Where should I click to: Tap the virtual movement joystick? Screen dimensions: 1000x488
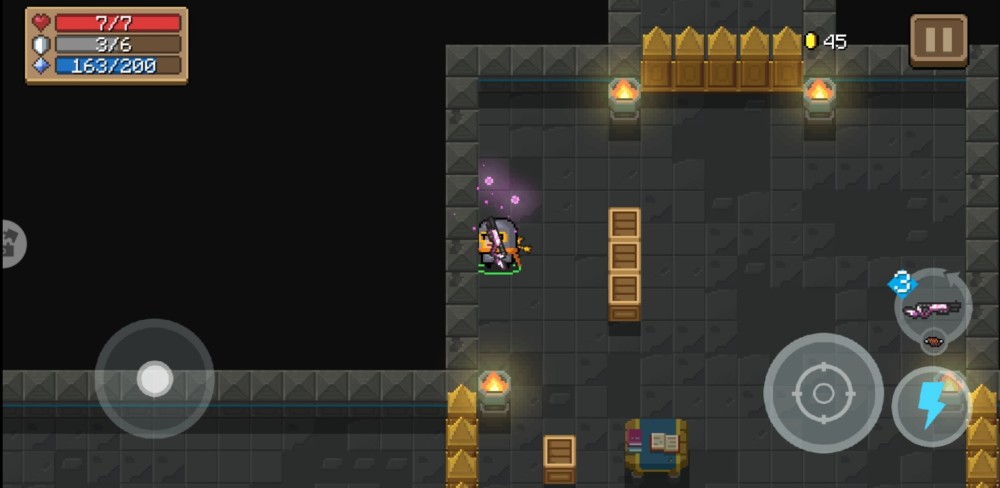click(154, 379)
